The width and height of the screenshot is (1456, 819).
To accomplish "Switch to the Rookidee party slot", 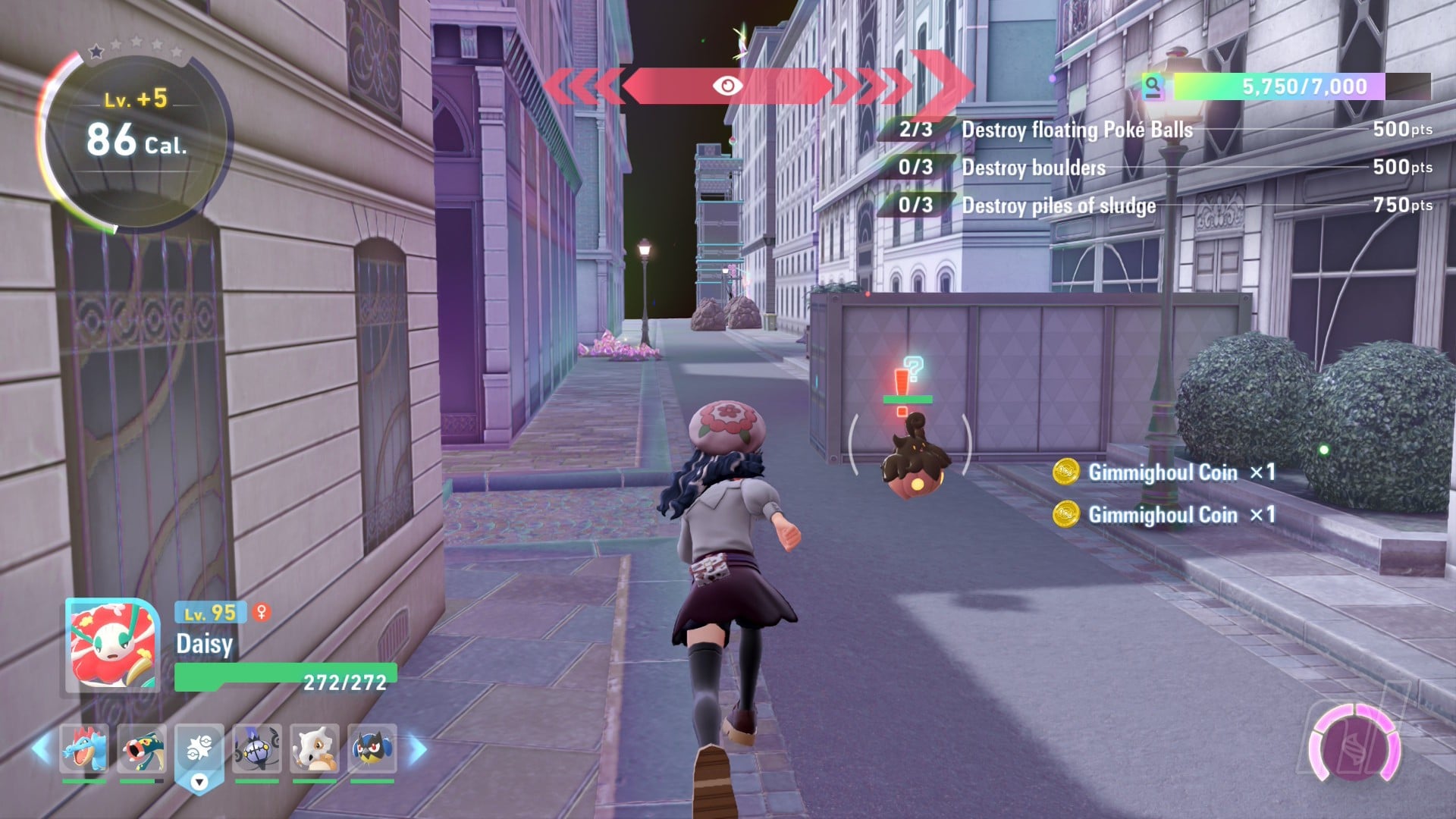I will tap(372, 748).
